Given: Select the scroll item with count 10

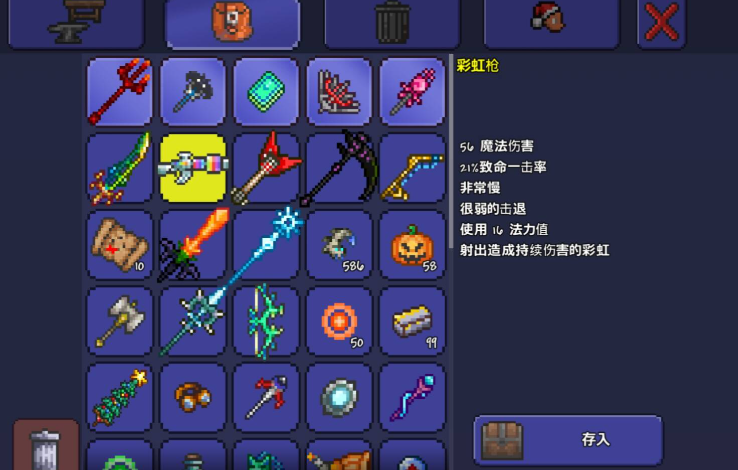Looking at the screenshot, I should (x=120, y=244).
